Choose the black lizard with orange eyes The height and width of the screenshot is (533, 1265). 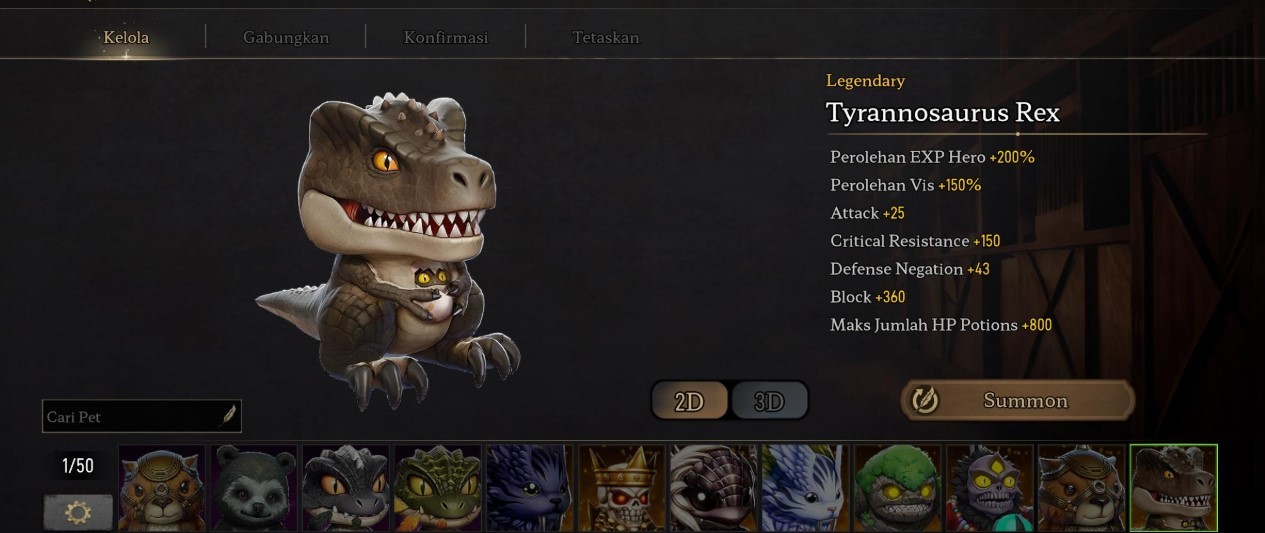click(346, 489)
